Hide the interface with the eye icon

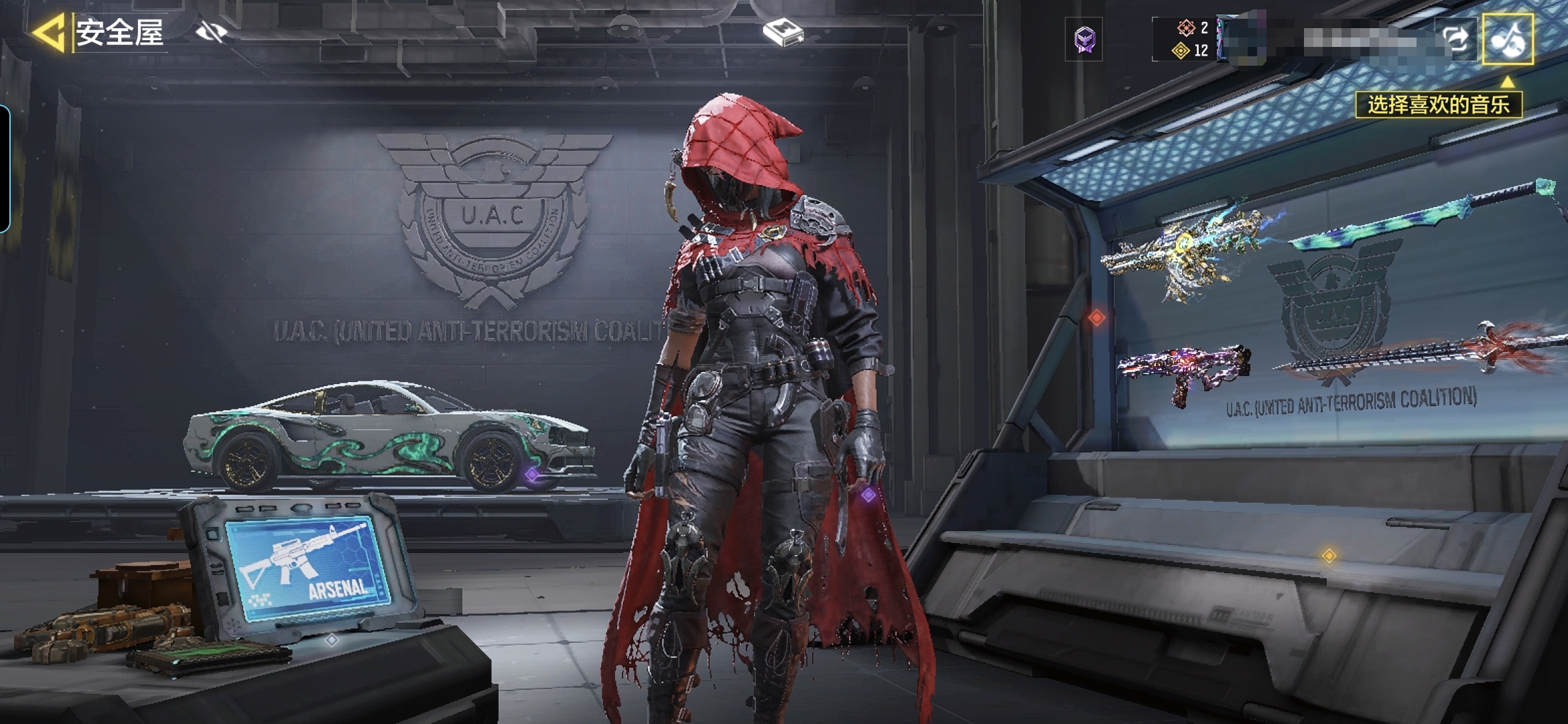point(211,32)
